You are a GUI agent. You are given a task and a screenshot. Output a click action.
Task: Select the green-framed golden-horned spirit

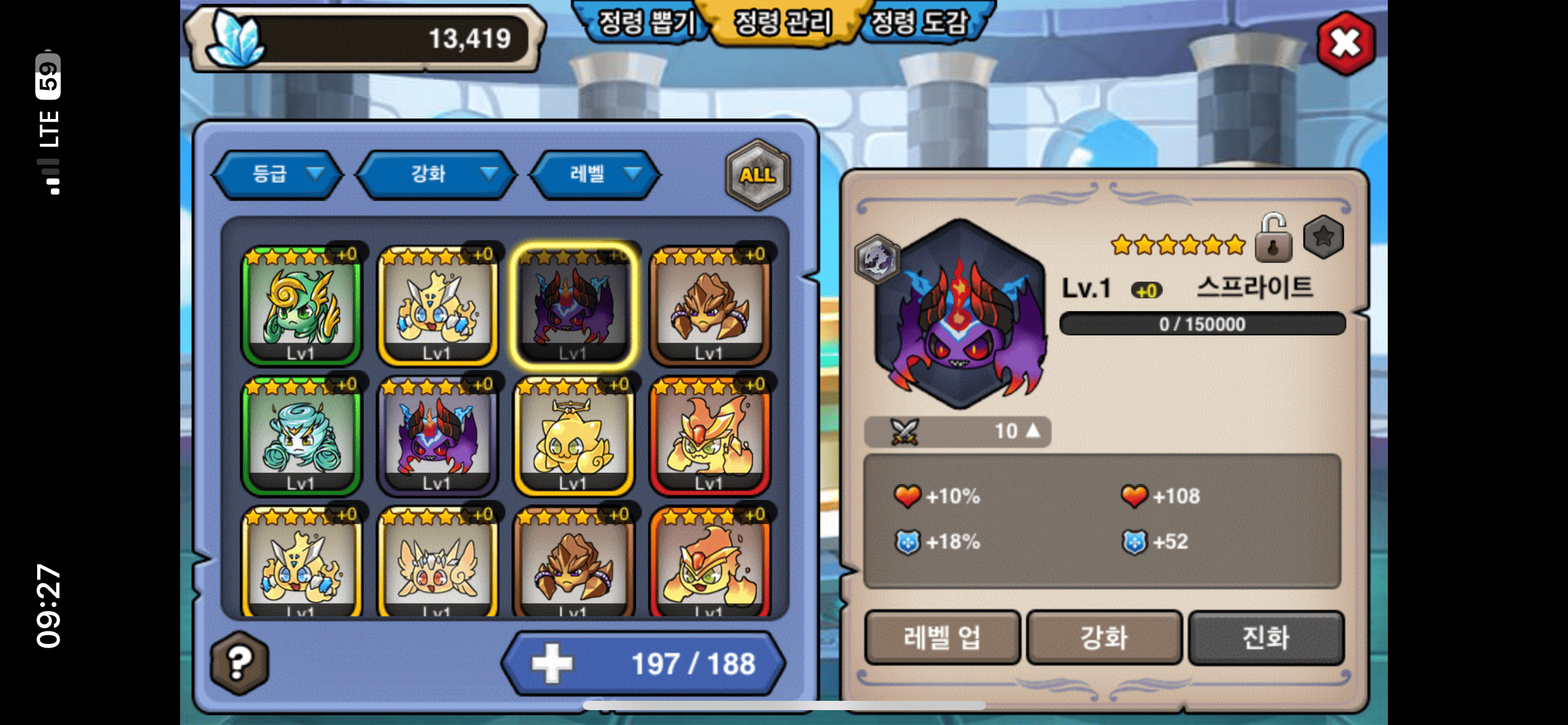click(x=301, y=305)
